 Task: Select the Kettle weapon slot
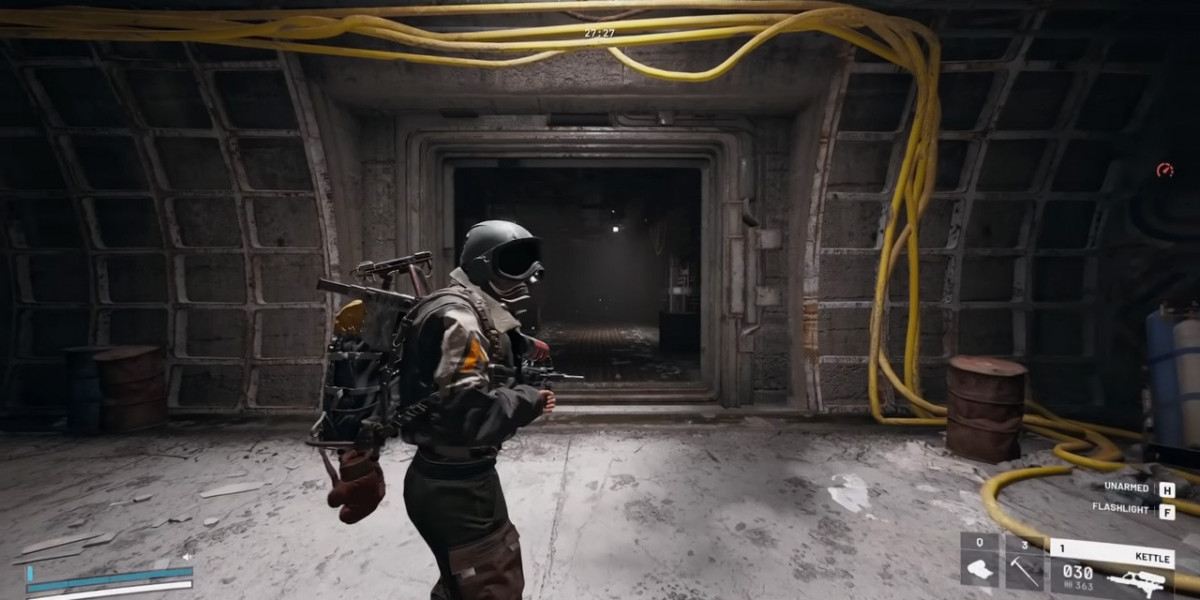1110,567
